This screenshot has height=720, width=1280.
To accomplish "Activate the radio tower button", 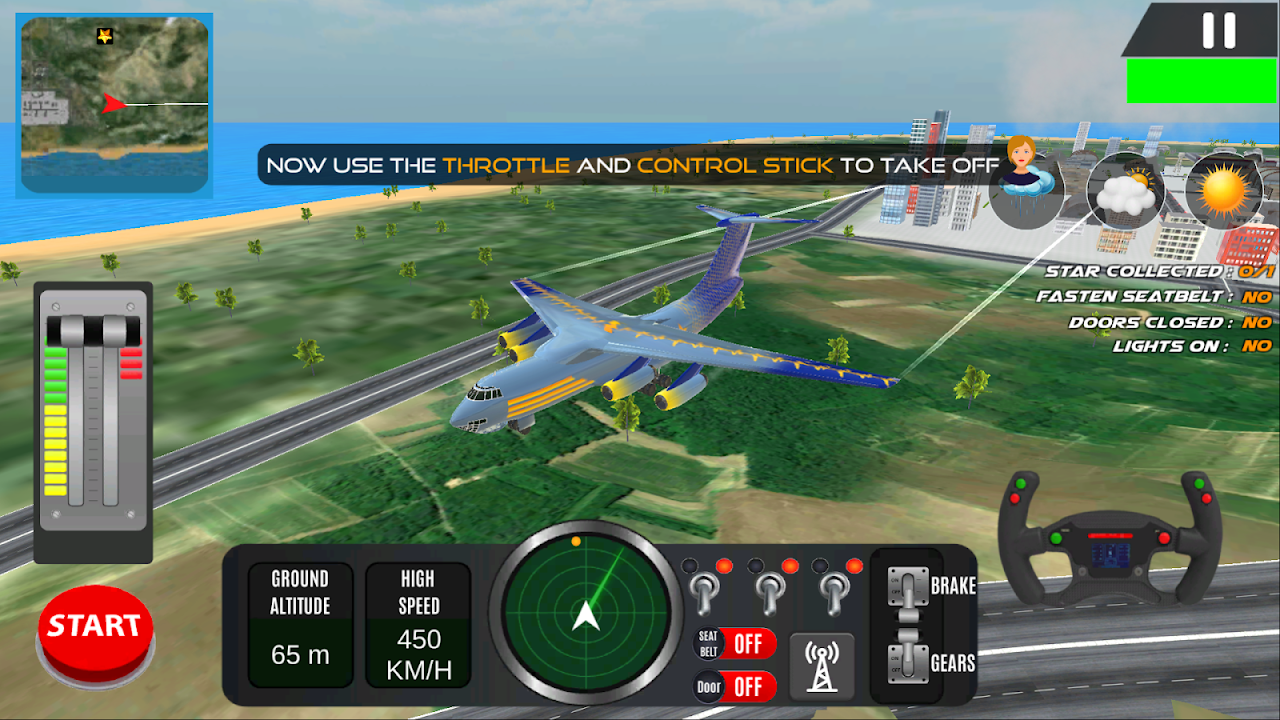I will (x=821, y=666).
